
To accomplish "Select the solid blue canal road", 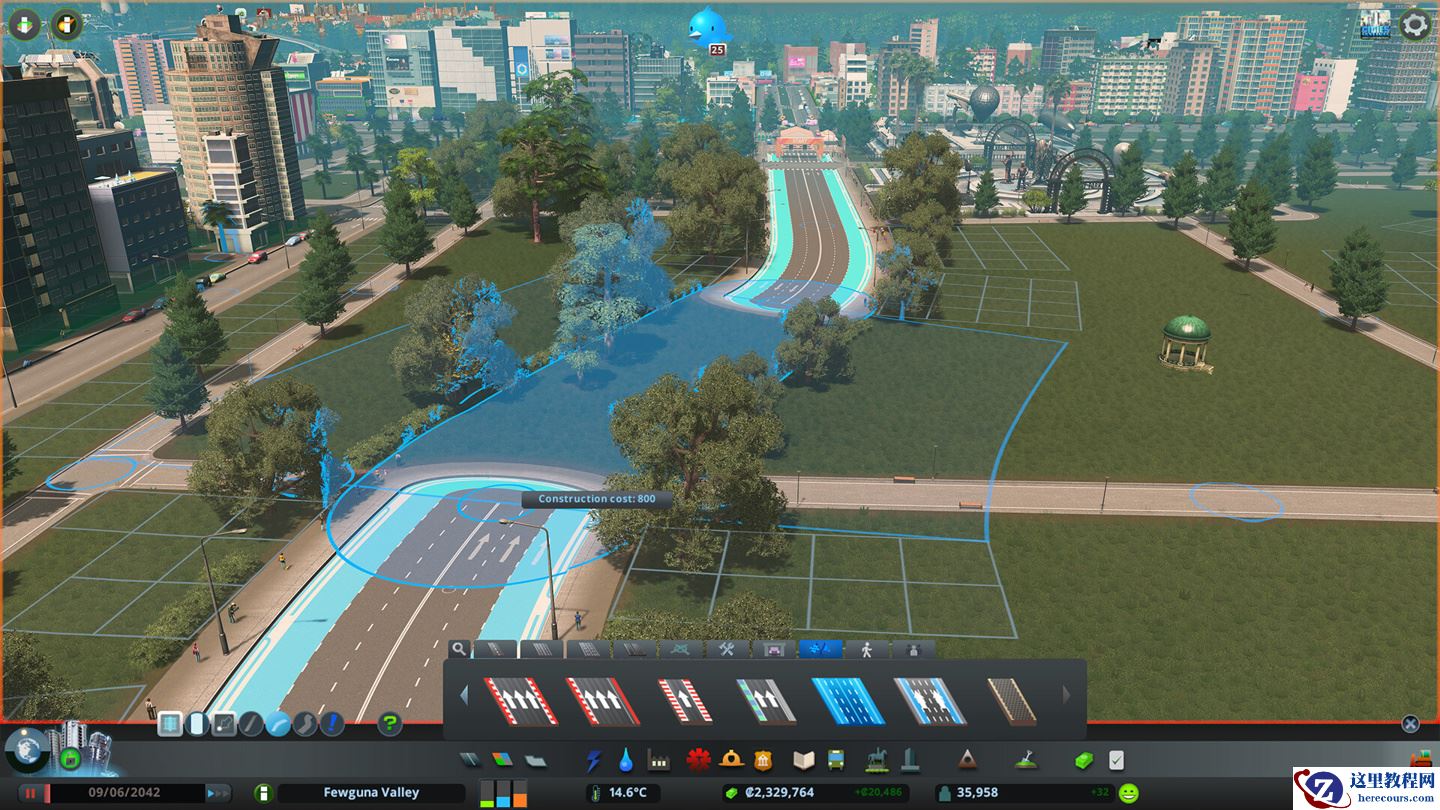I will click(x=847, y=700).
